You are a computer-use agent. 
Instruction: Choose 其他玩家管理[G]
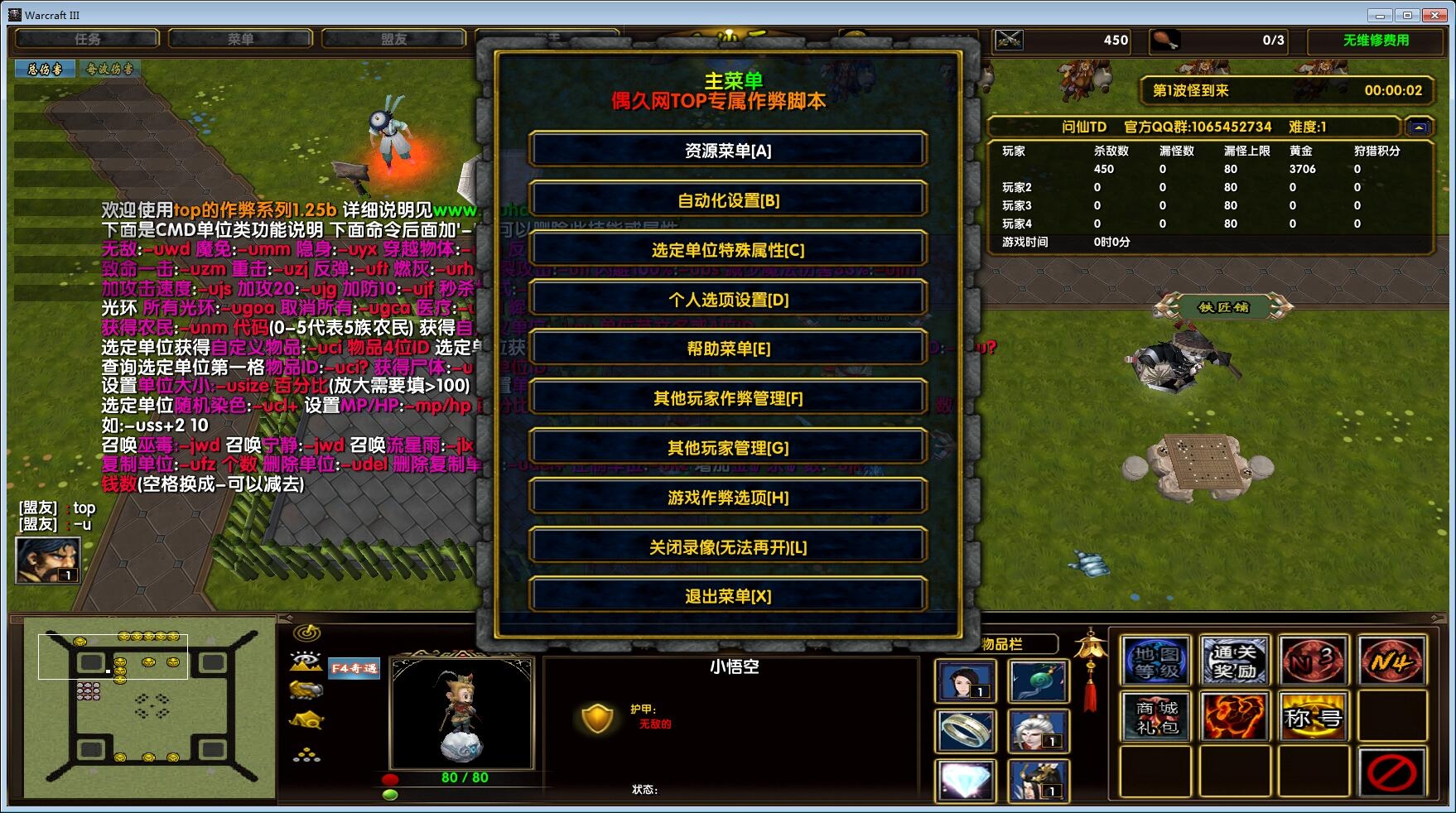coord(727,448)
